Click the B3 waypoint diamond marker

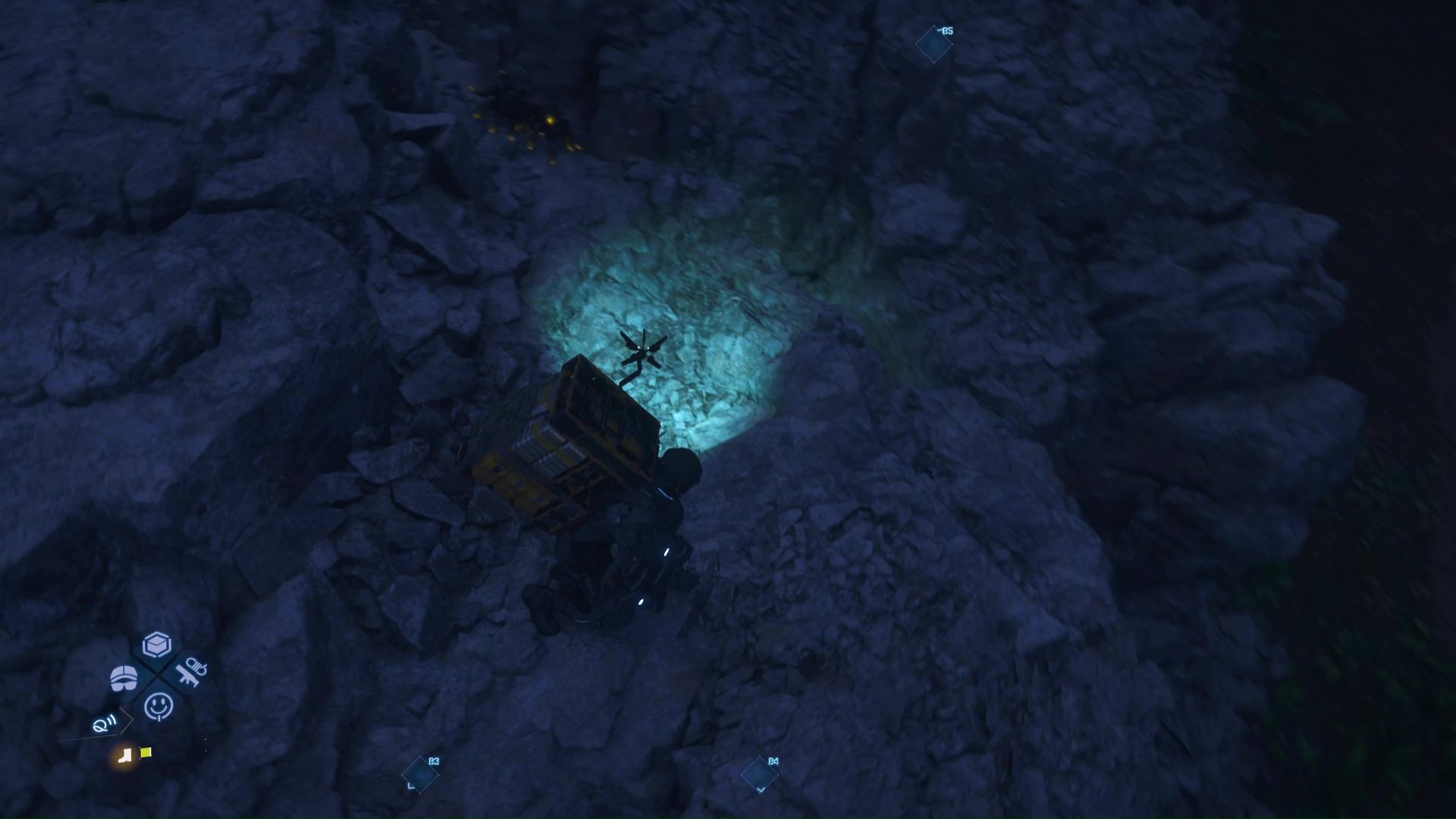coord(421,774)
